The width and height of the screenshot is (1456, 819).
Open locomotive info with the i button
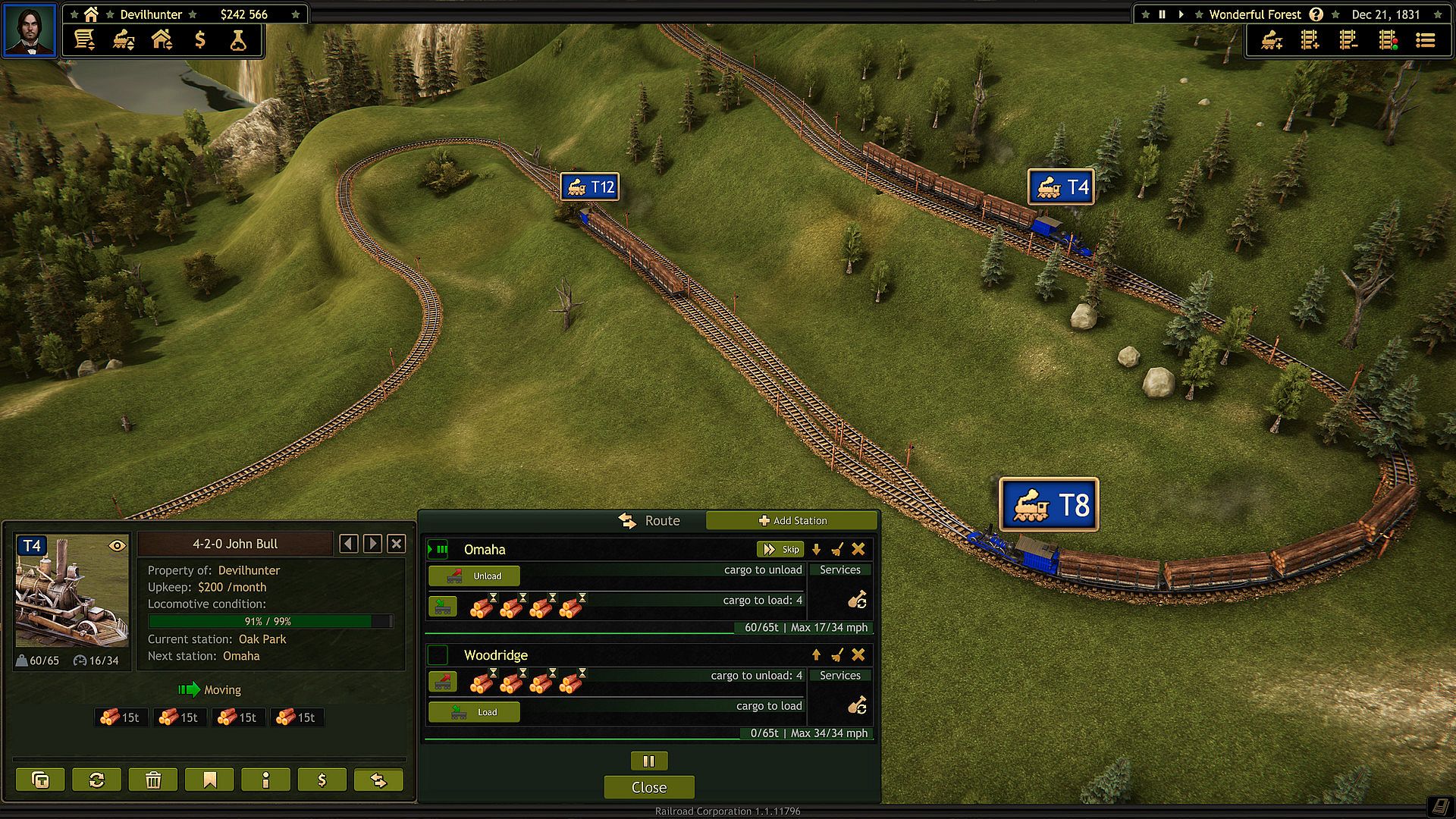[x=265, y=780]
